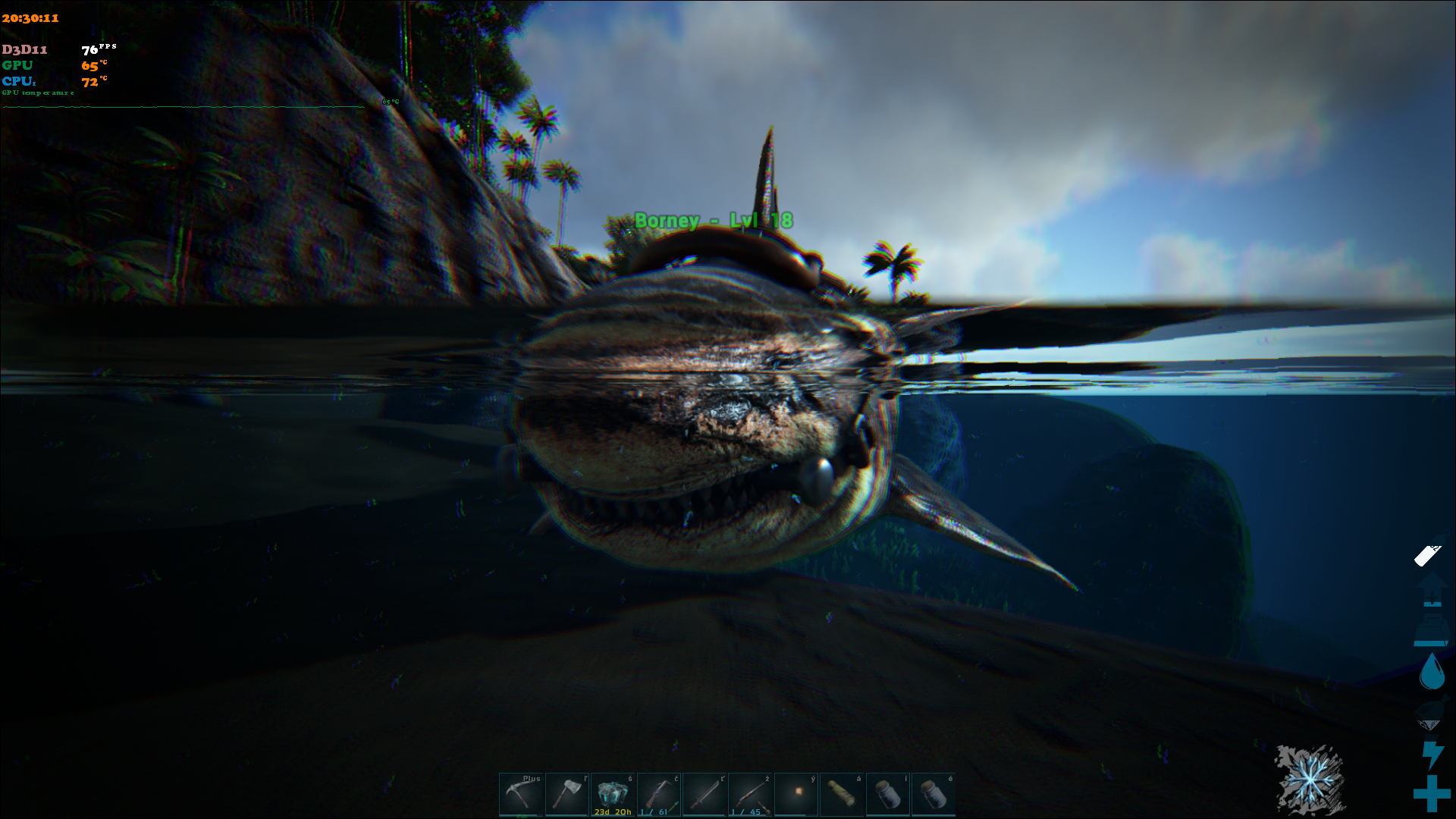The image size is (1456, 819).
Task: Select the glowing torch hotbar slot
Action: [x=796, y=794]
